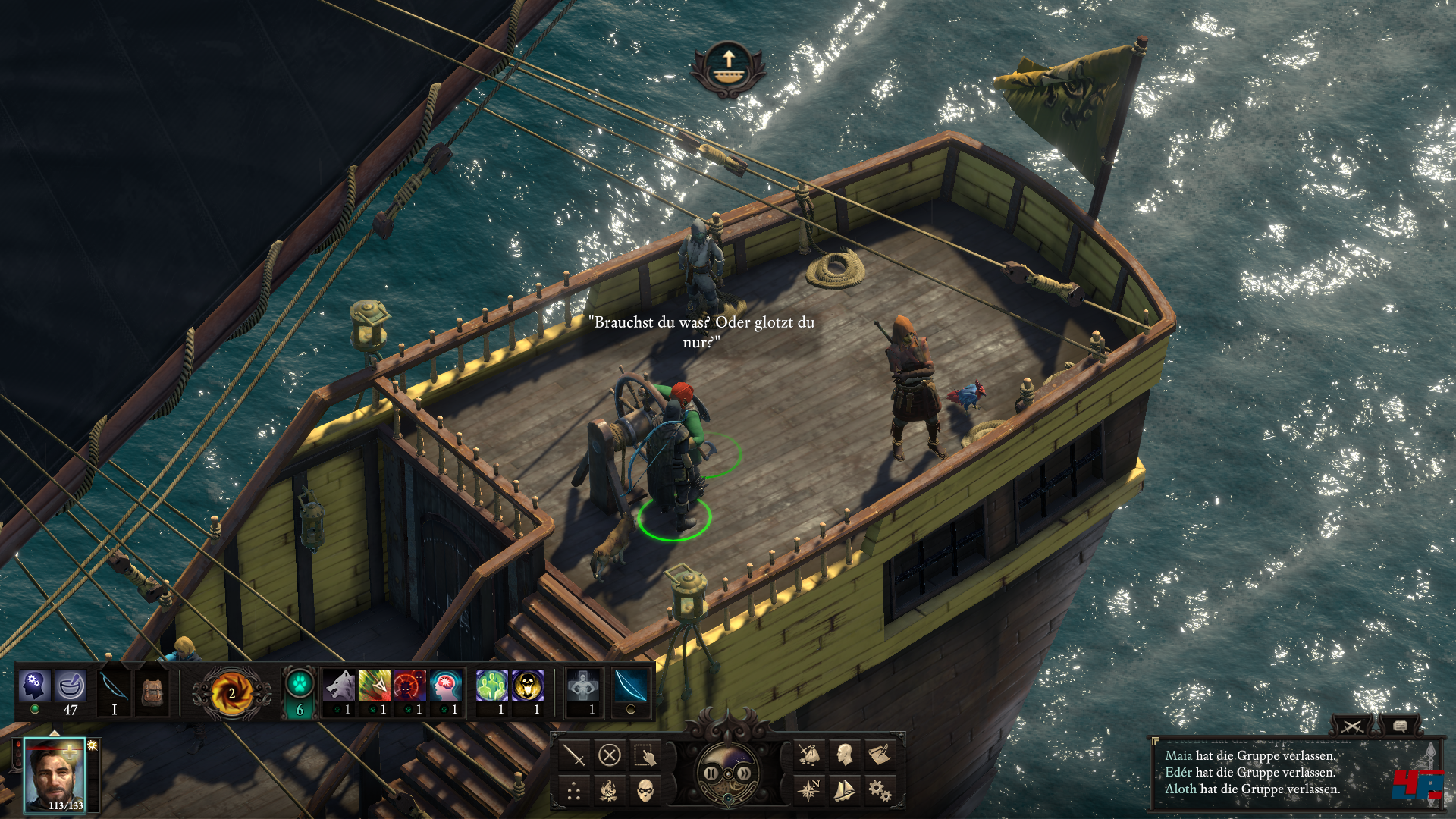Viewport: 1456px width, 819px height.
Task: Click the circled X cancel action button
Action: coord(610,755)
